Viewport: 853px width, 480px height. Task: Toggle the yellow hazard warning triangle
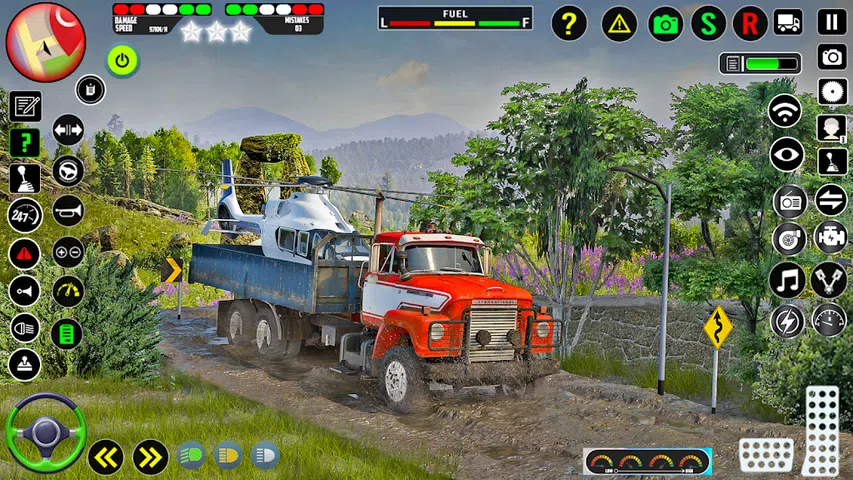point(619,23)
